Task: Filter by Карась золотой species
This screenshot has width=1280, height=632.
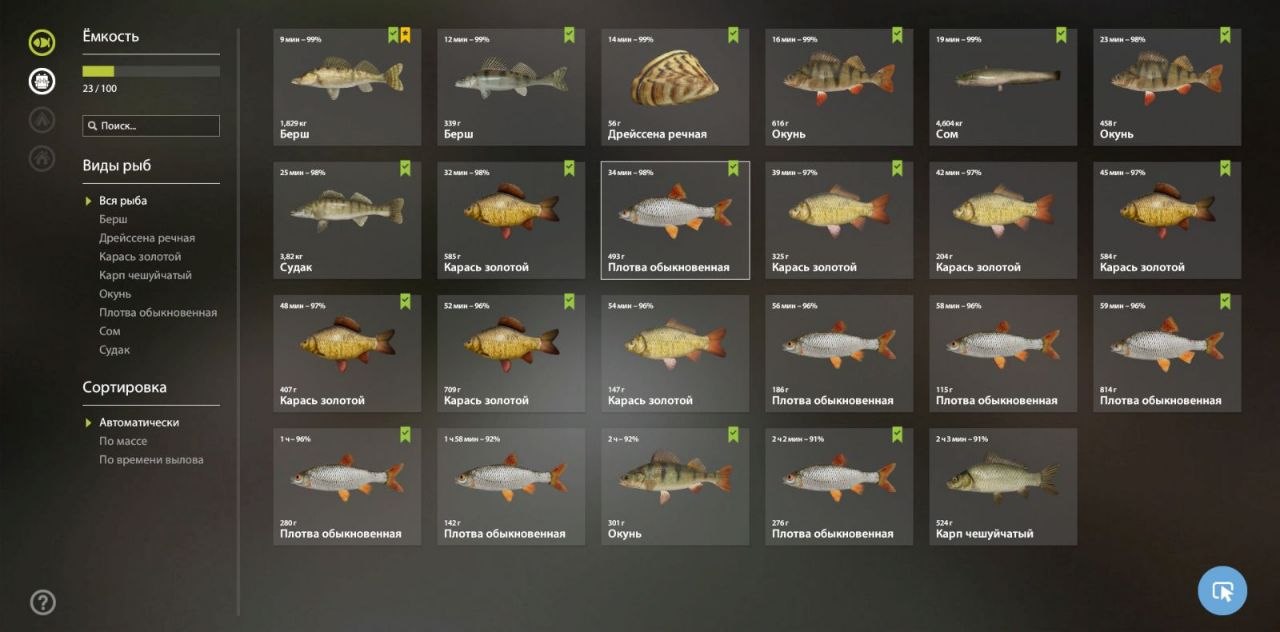Action: coord(140,257)
